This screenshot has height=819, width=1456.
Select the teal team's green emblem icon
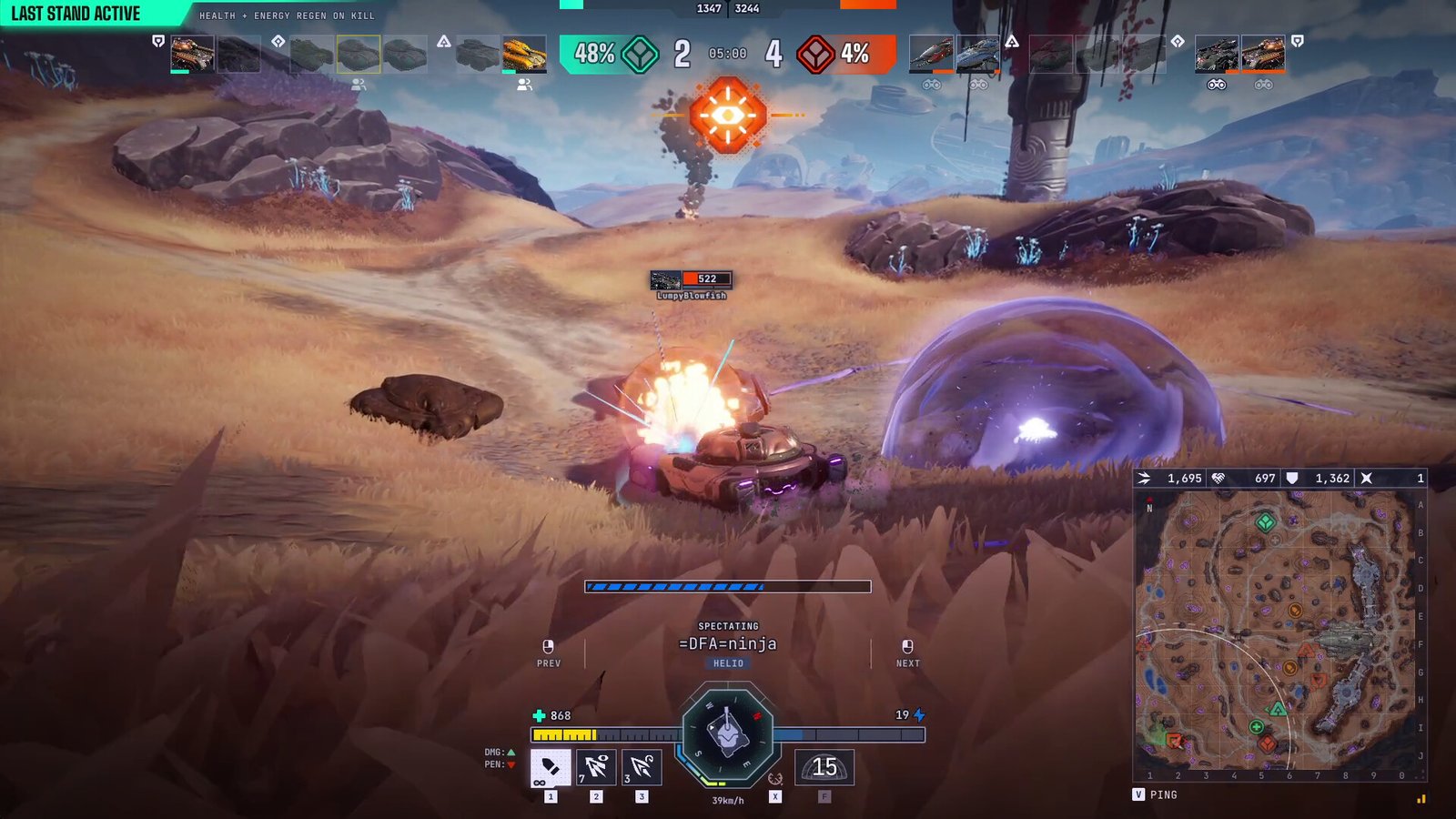pos(641,54)
